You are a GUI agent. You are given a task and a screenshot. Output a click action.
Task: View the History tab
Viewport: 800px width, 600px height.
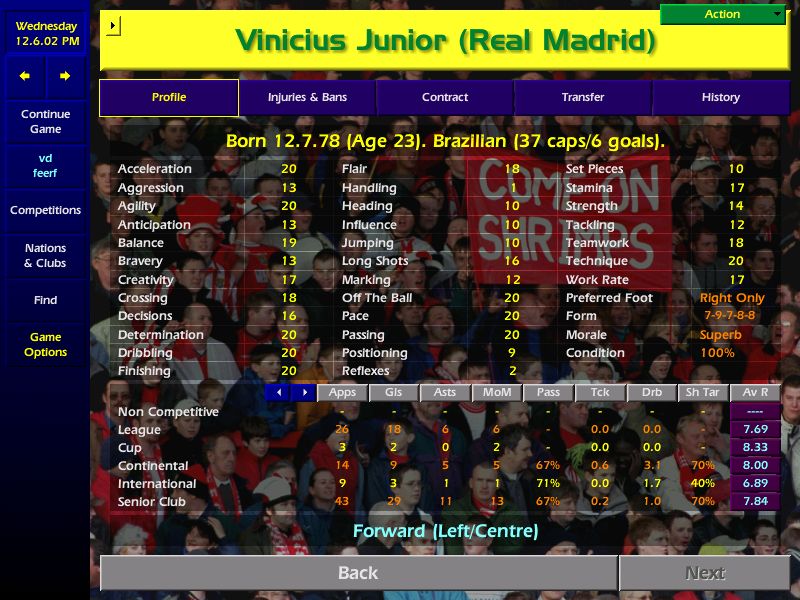tap(720, 97)
